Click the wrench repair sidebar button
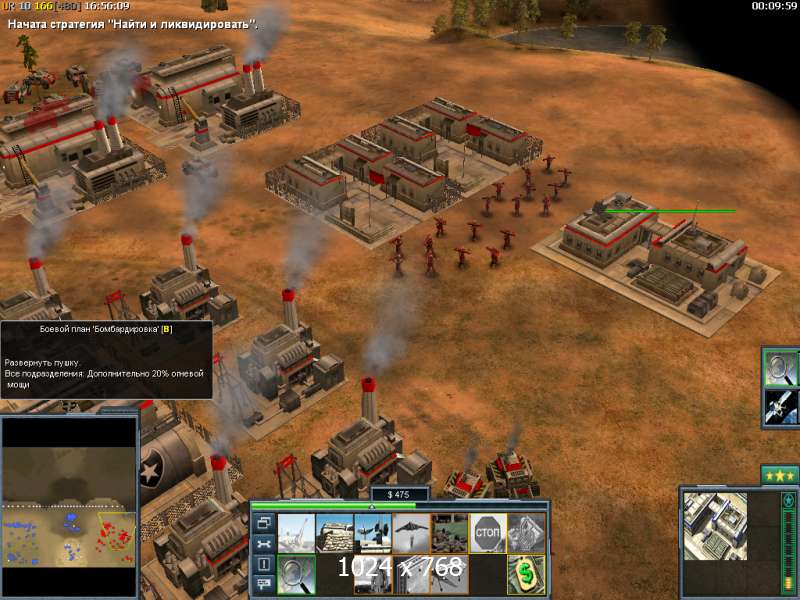Viewport: 800px width, 600px height. 263,543
